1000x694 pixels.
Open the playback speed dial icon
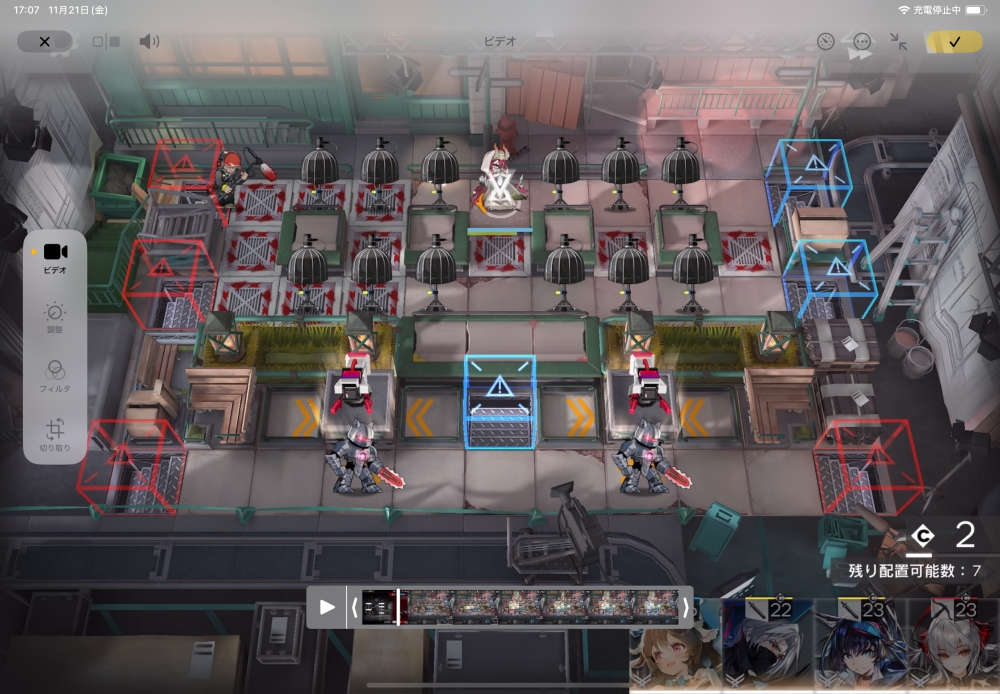click(x=825, y=42)
